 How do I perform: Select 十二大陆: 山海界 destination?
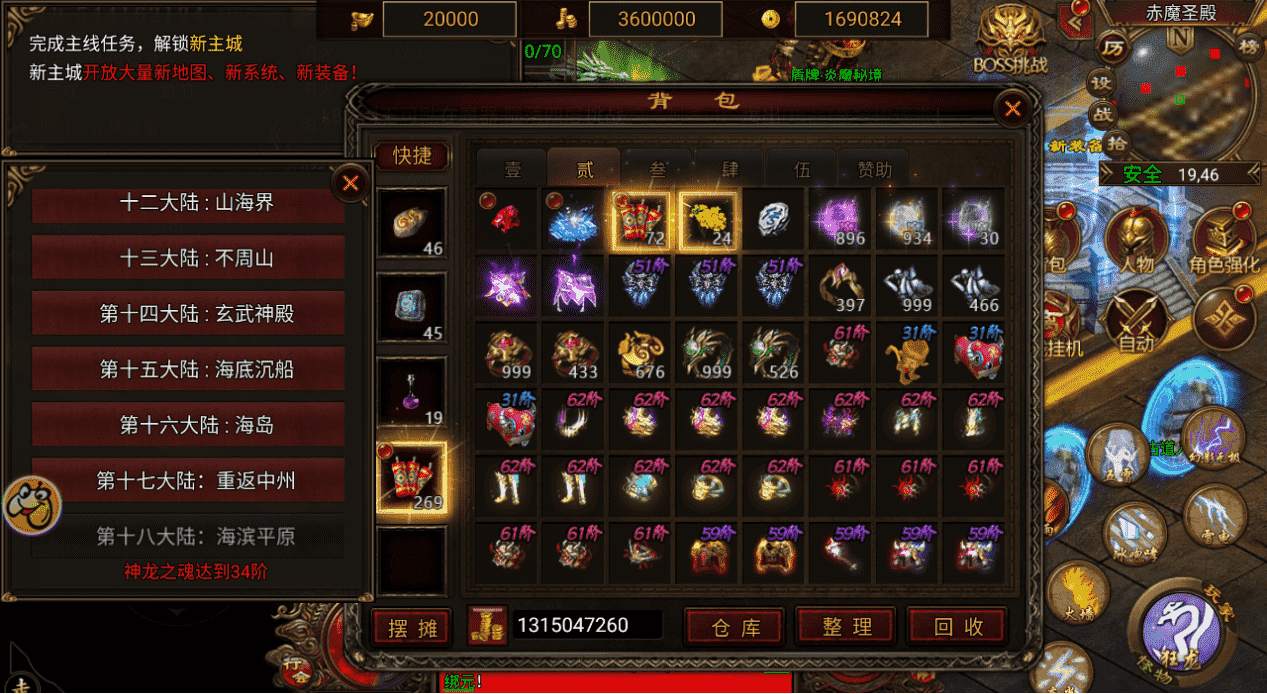(x=188, y=203)
